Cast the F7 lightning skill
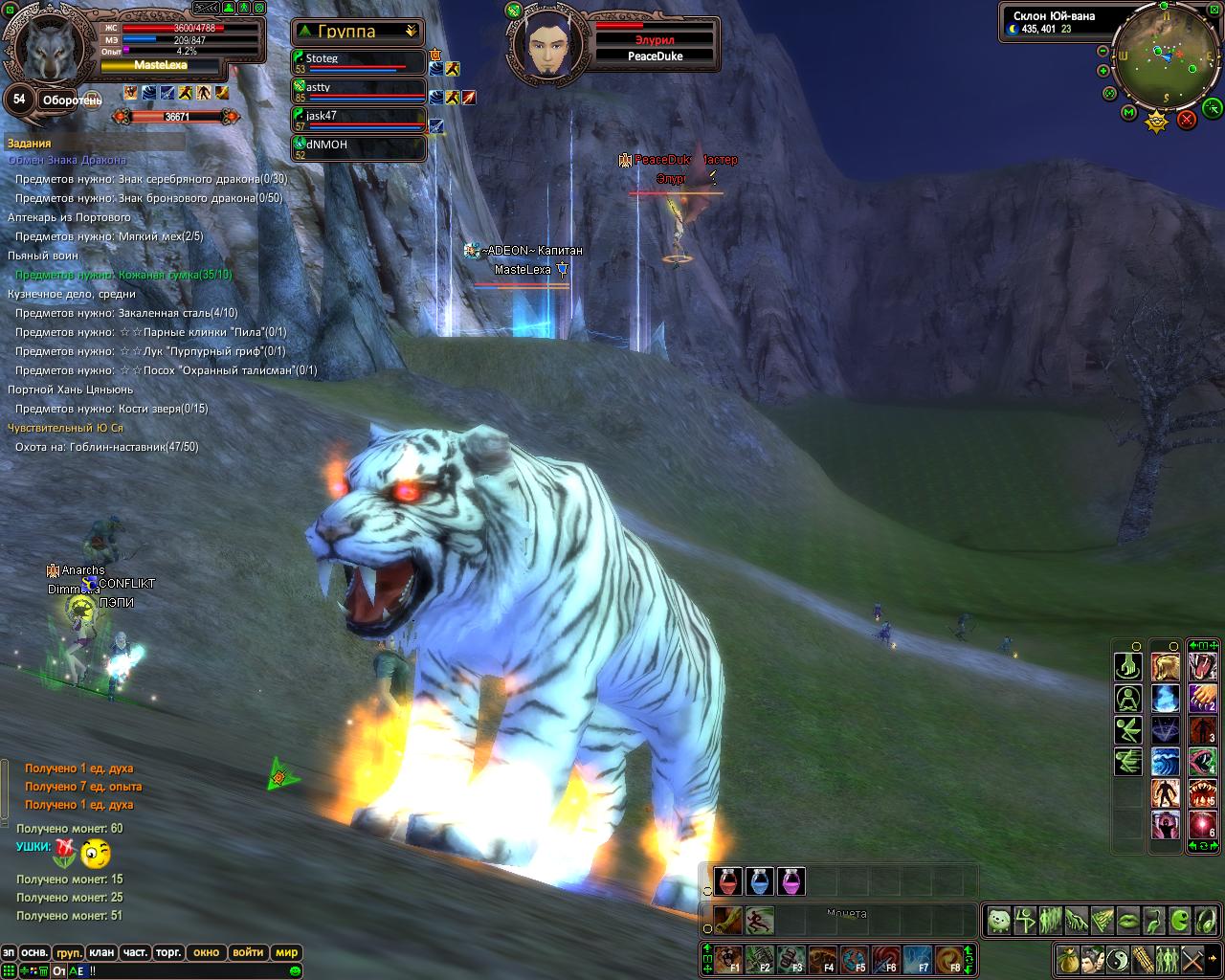The width and height of the screenshot is (1225, 980). [x=919, y=958]
